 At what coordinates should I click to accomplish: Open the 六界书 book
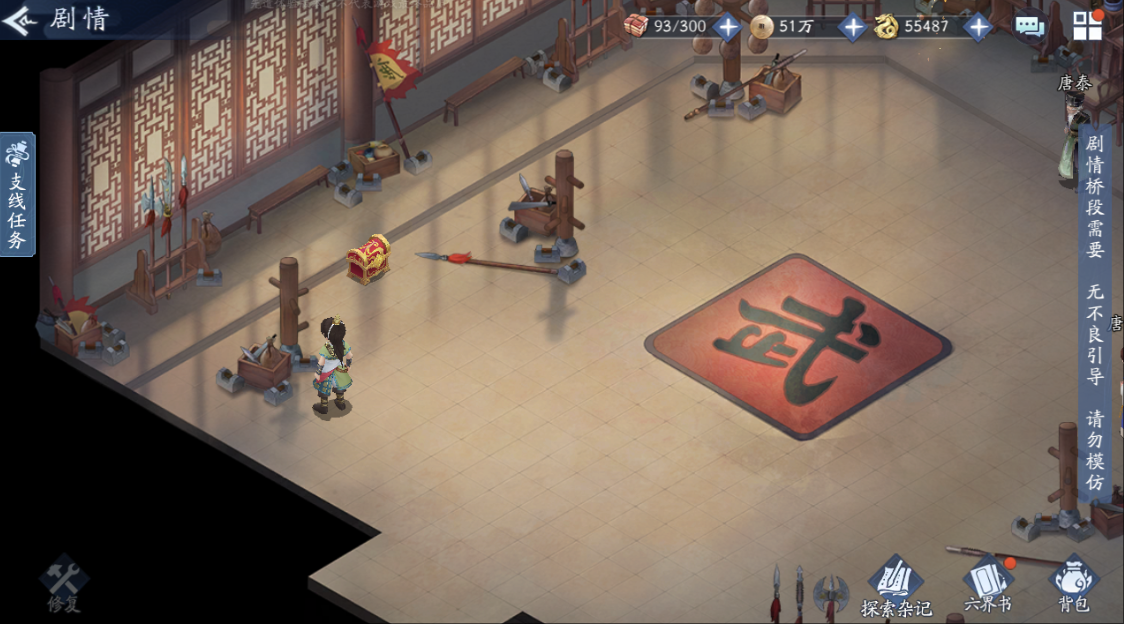click(987, 585)
